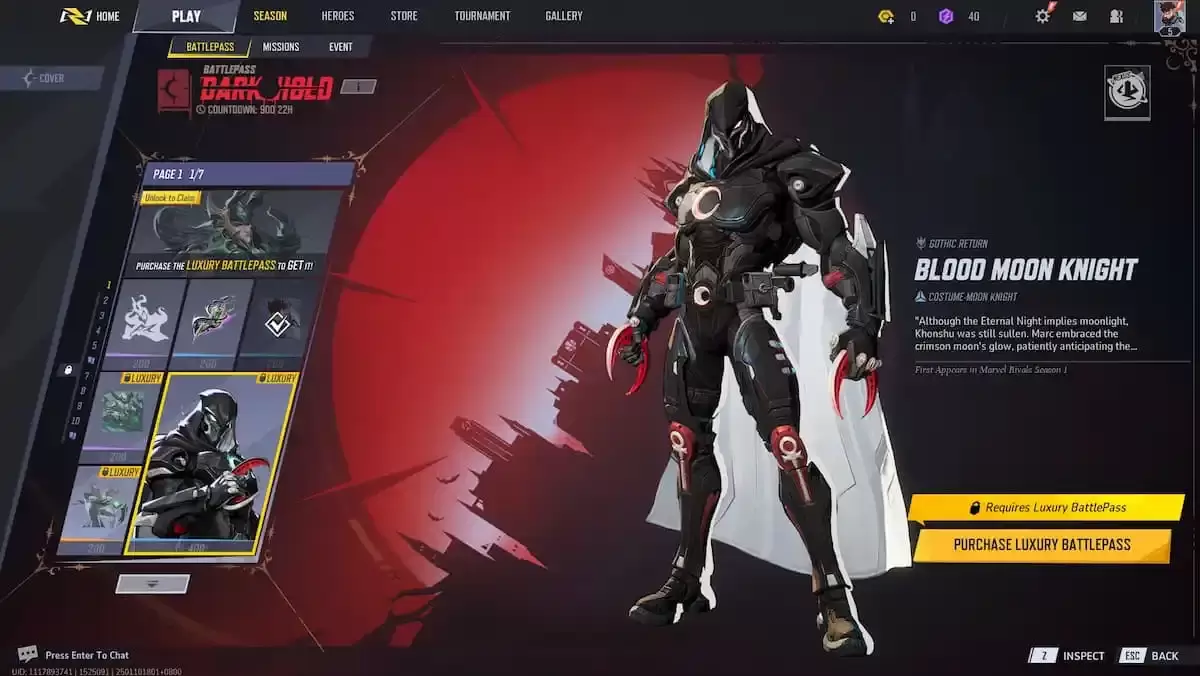
Task: Open the Gallery
Action: pos(564,16)
